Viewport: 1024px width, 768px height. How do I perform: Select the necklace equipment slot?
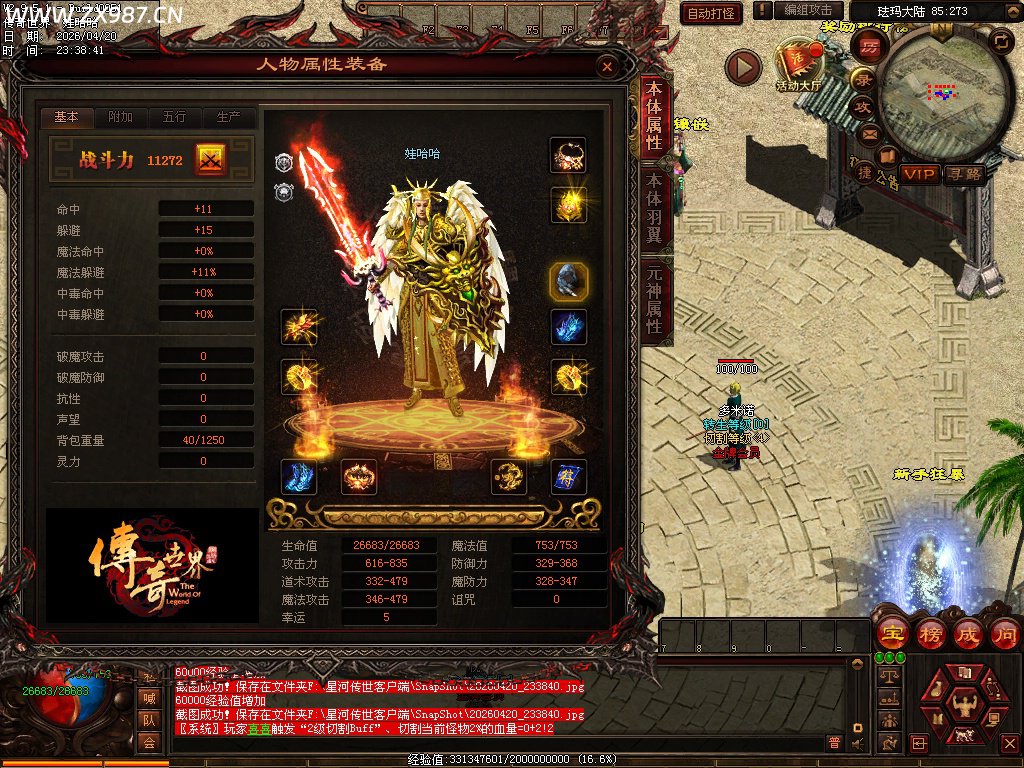coord(568,156)
